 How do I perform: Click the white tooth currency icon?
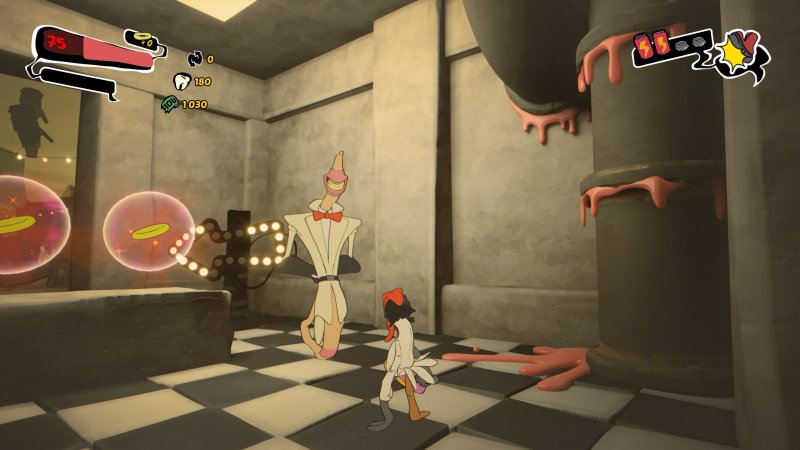(182, 82)
